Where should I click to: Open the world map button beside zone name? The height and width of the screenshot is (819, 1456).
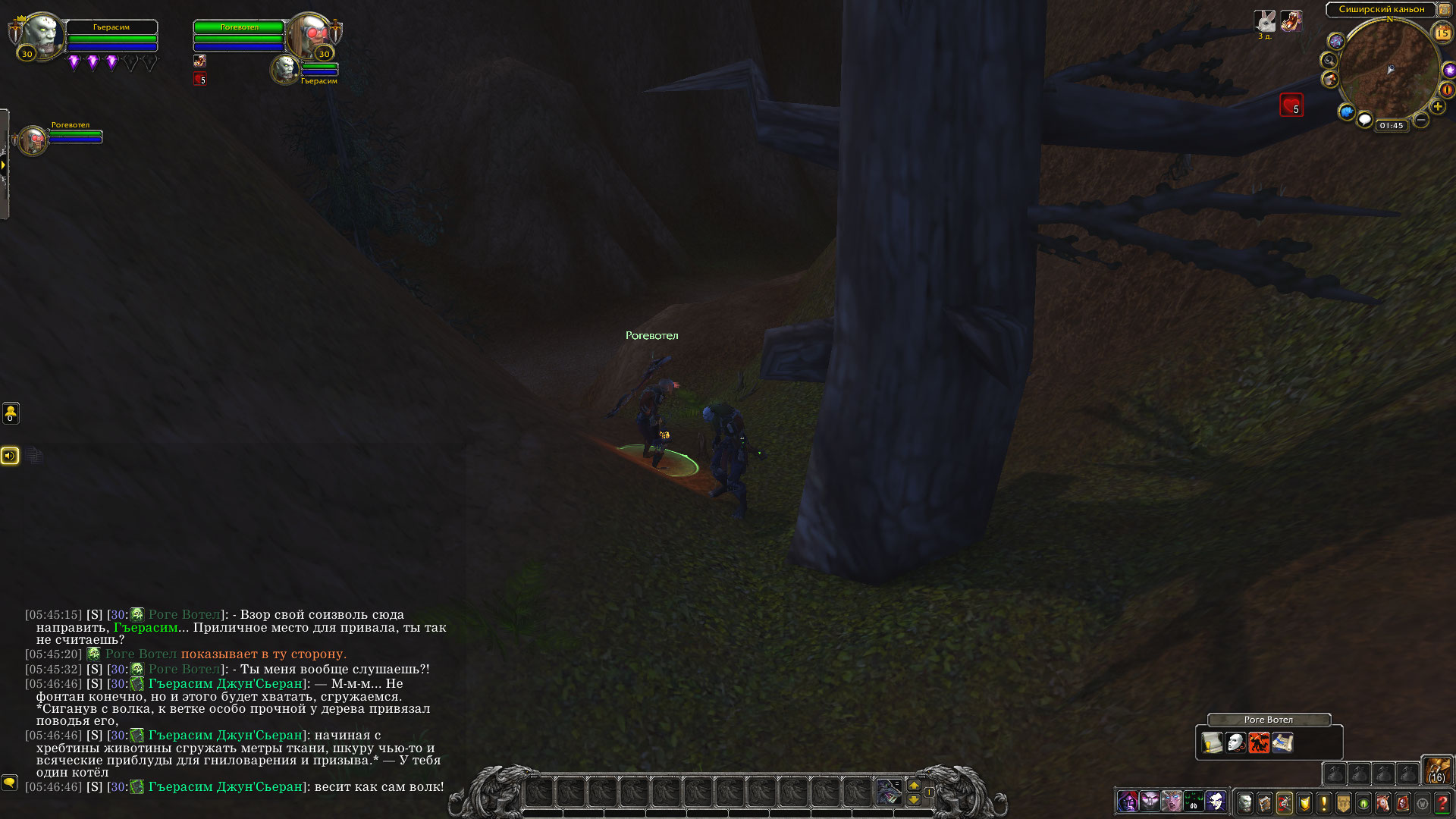click(x=1444, y=10)
